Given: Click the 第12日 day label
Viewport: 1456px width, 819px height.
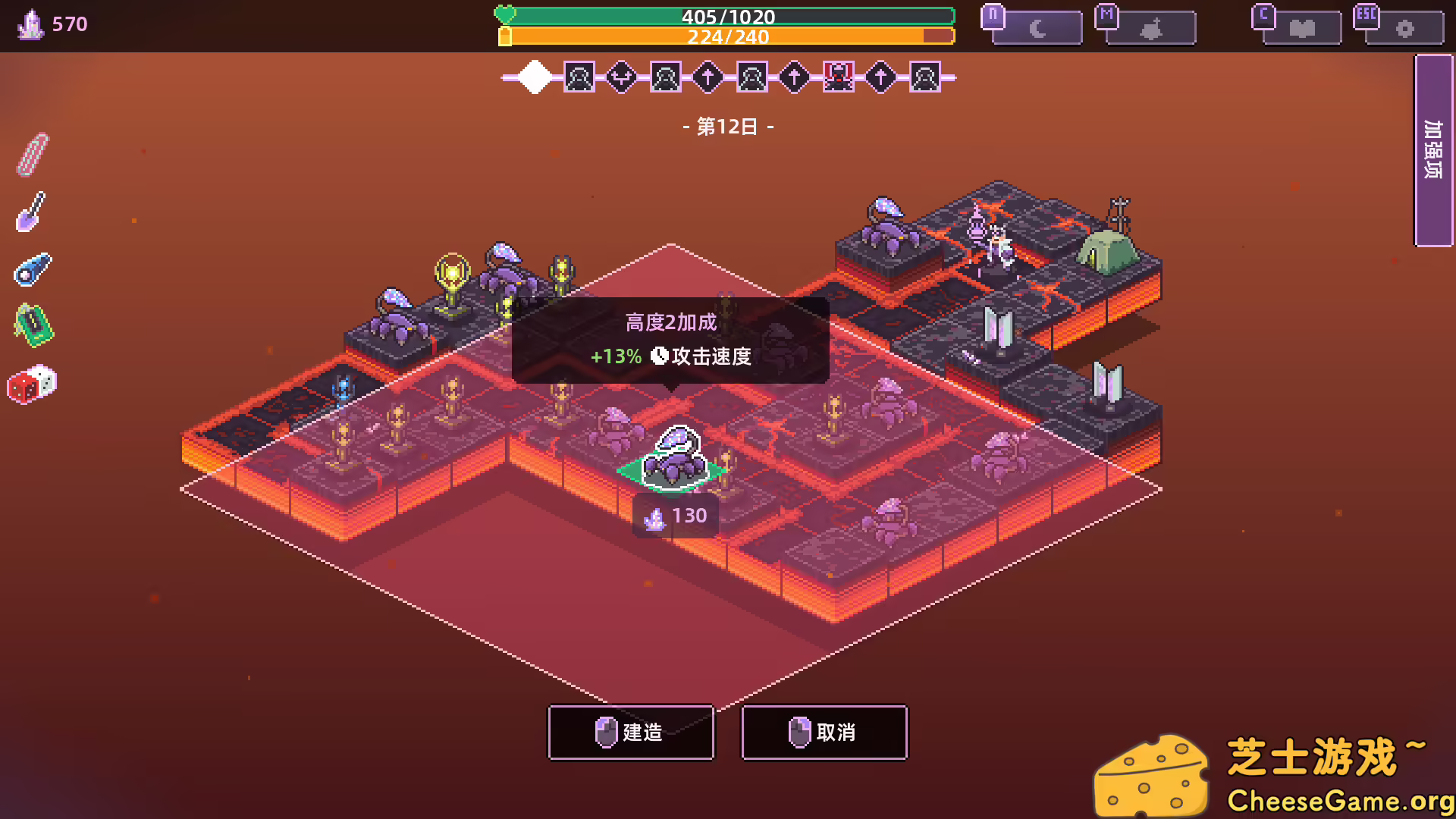Looking at the screenshot, I should pyautogui.click(x=727, y=126).
